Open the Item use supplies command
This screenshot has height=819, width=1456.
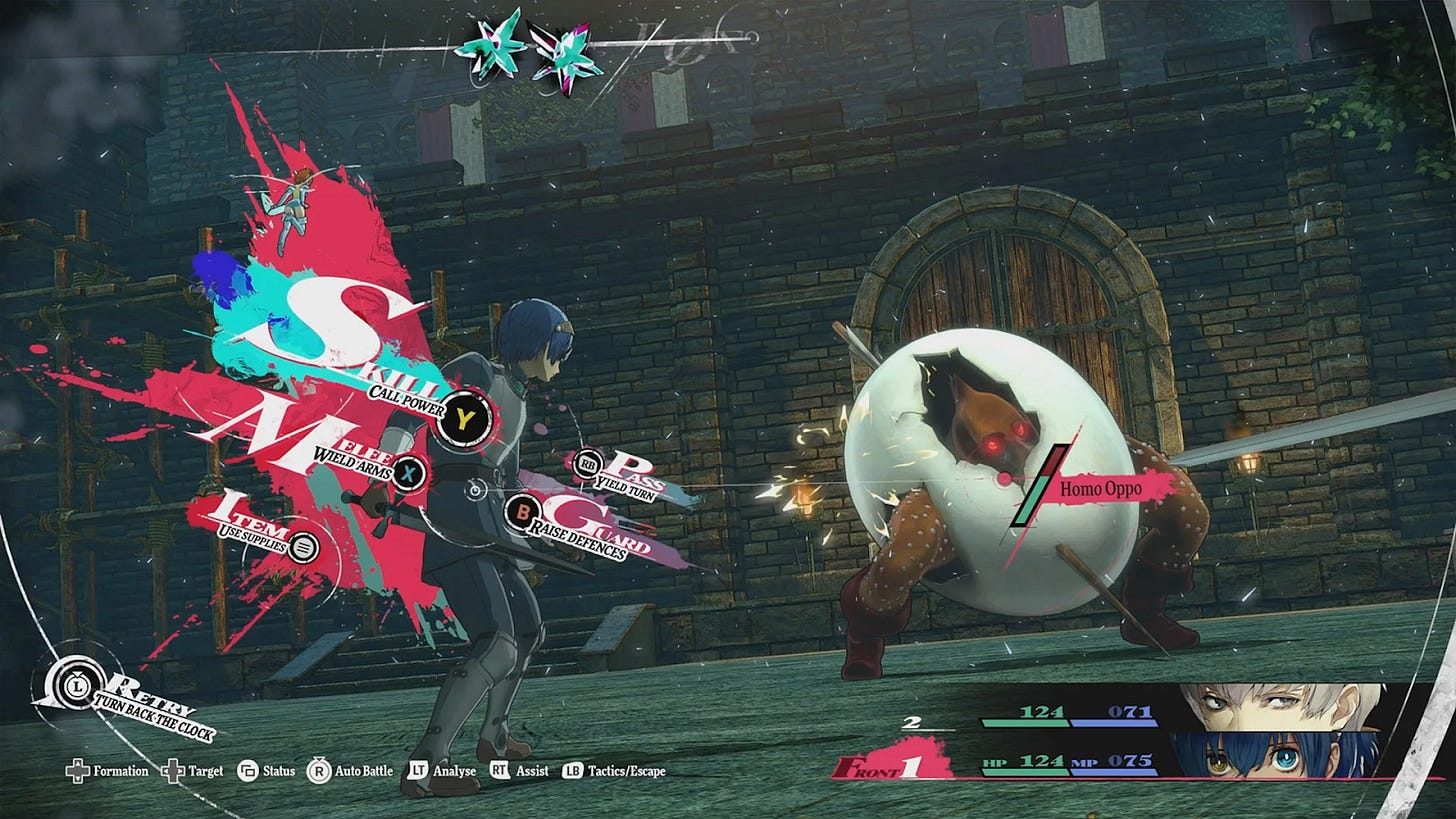click(x=303, y=547)
